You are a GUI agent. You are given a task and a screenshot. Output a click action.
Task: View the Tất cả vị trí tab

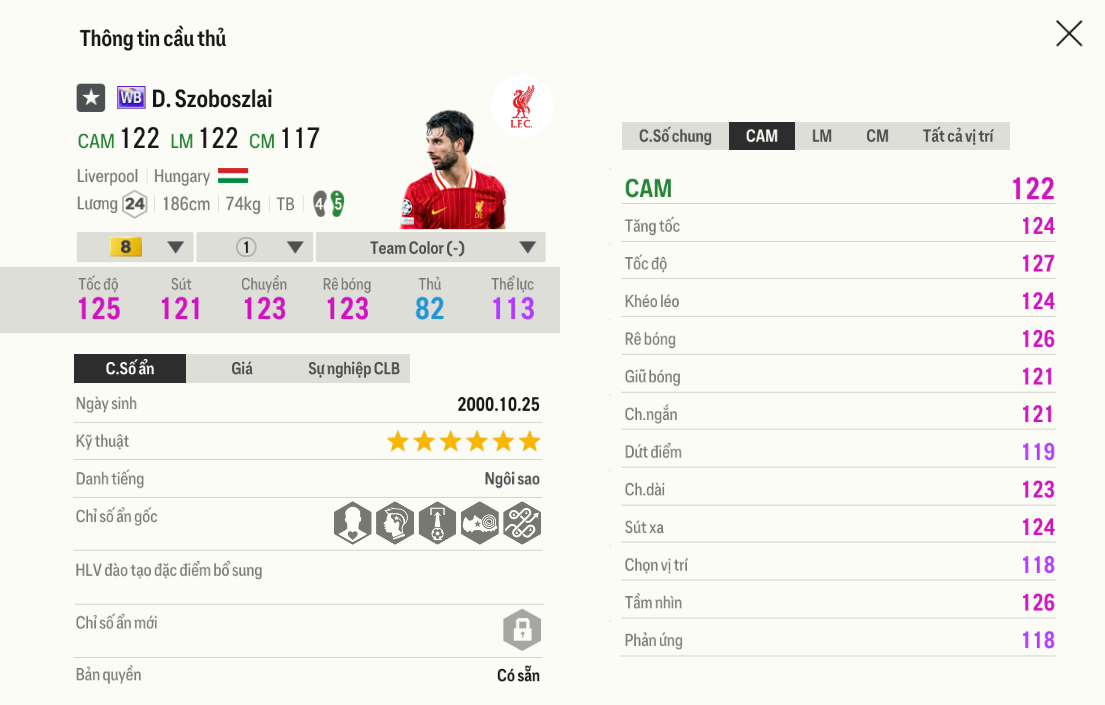click(x=957, y=136)
